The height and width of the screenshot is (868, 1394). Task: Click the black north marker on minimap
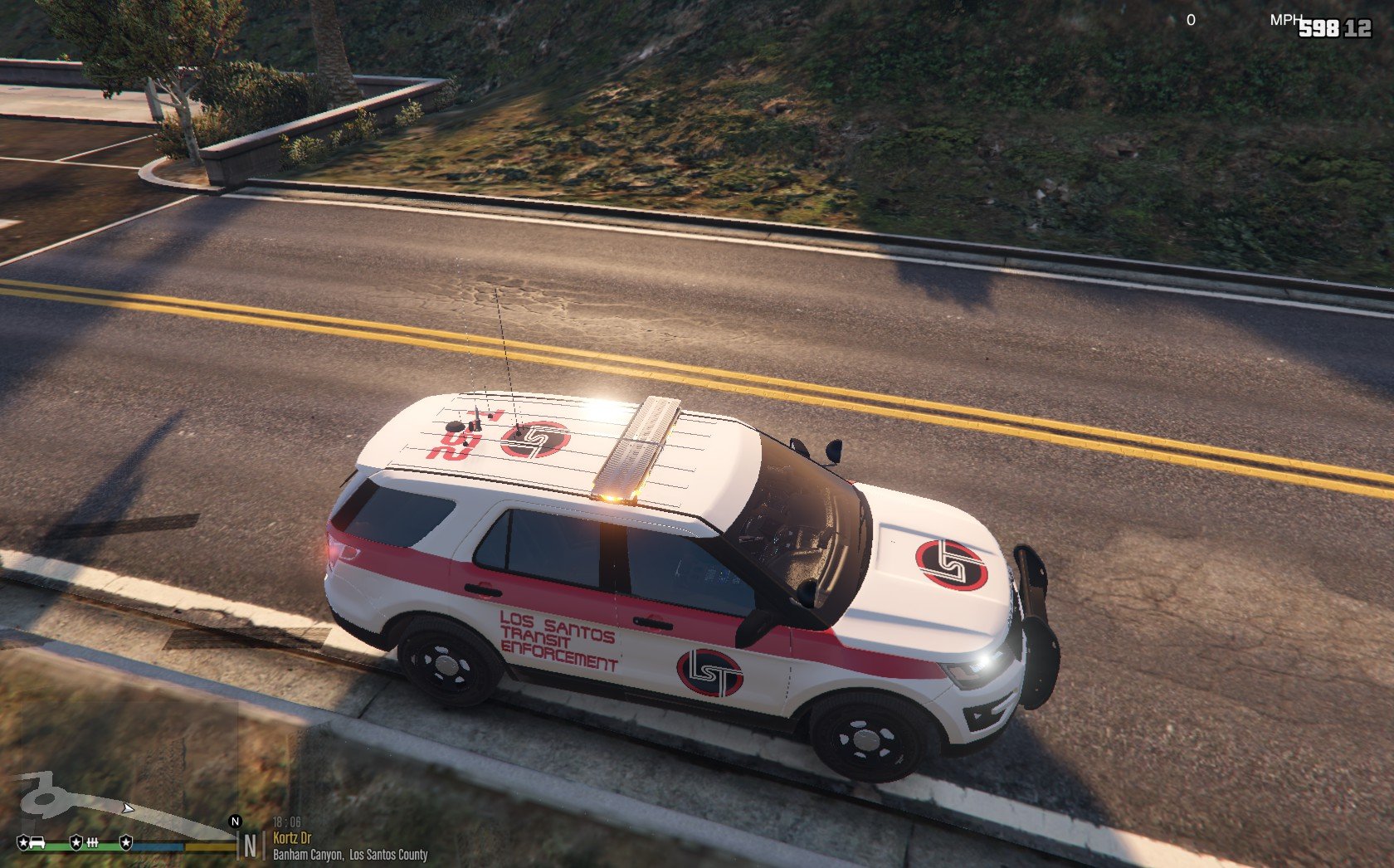[x=235, y=822]
